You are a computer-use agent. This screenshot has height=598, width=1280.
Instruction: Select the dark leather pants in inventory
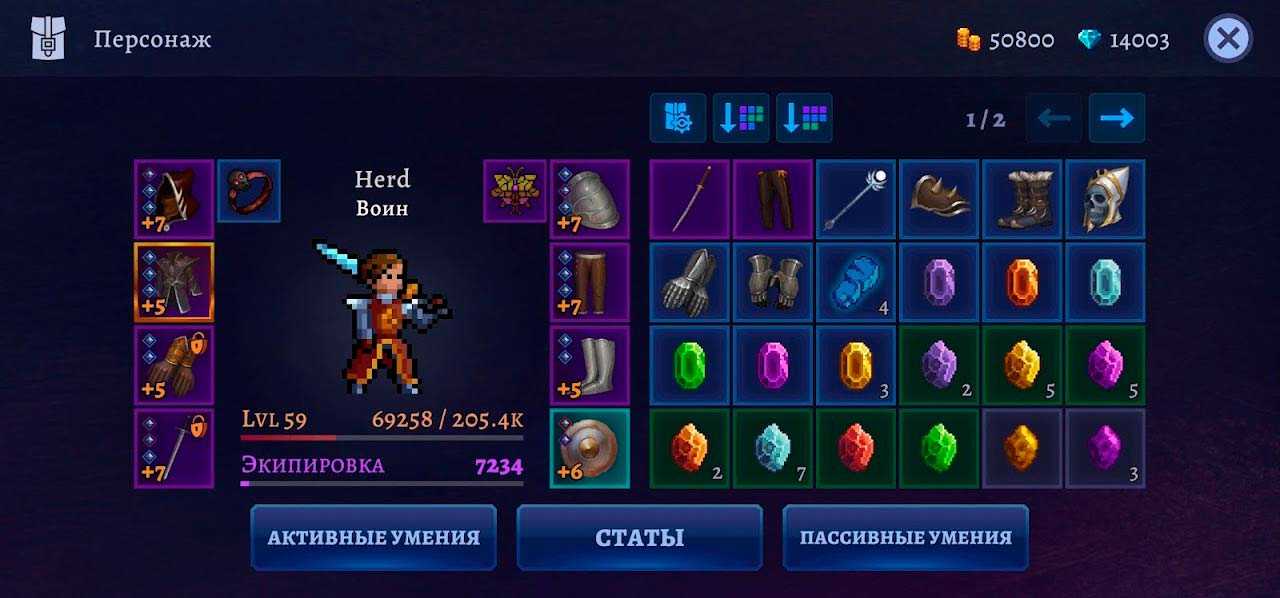coord(773,199)
